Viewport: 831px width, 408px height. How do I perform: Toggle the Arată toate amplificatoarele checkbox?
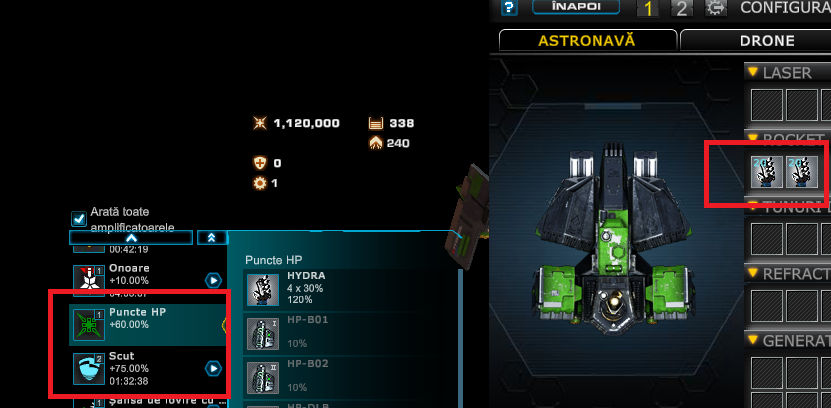coord(79,219)
